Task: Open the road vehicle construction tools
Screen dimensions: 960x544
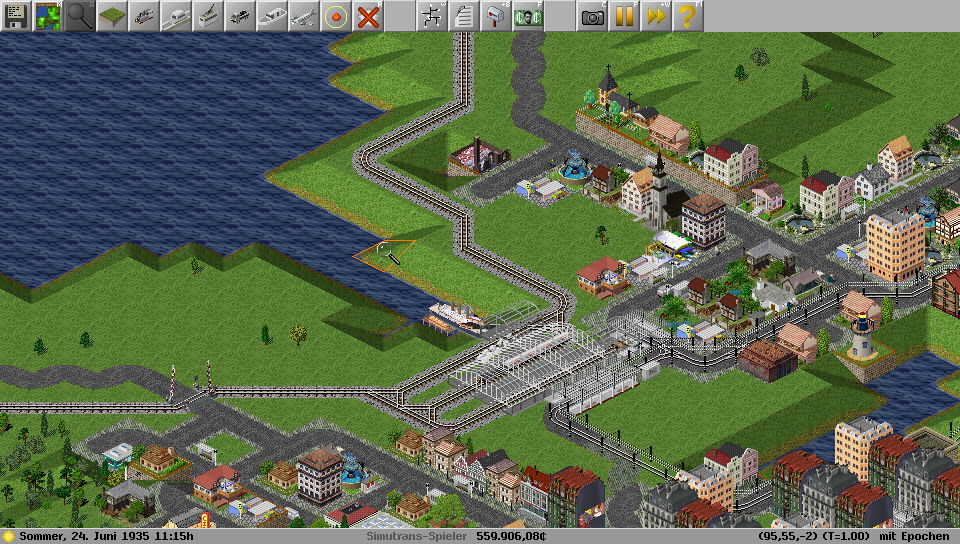Action: 240,16
